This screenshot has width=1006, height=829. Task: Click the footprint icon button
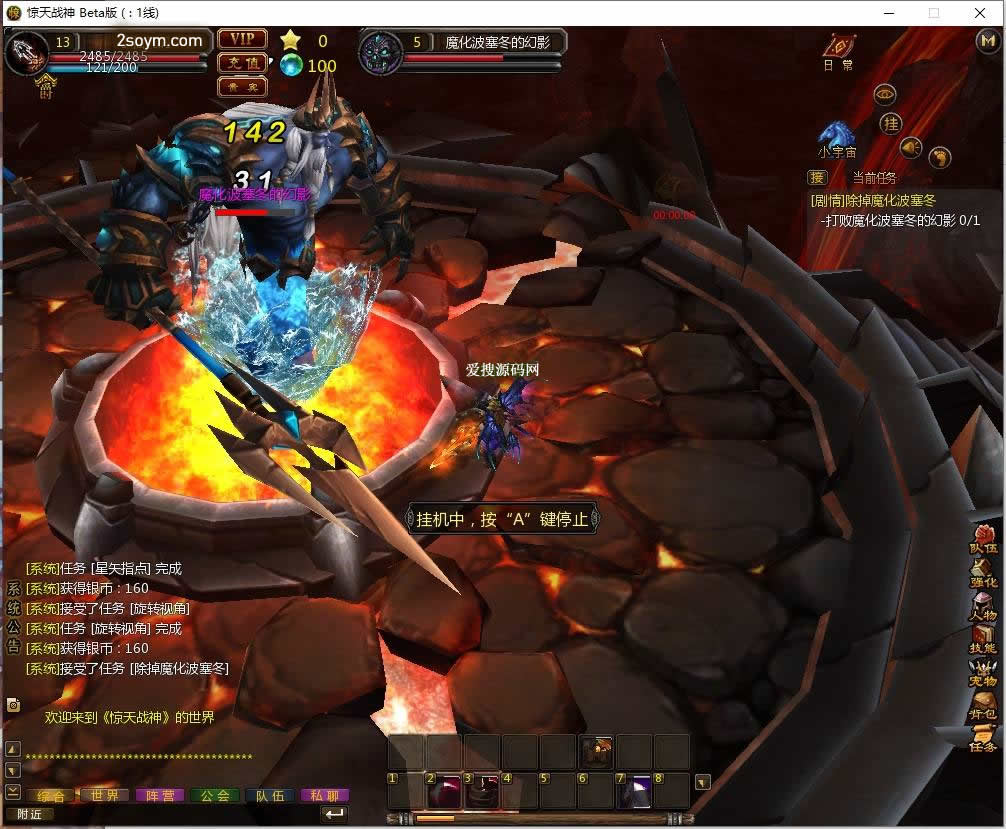pyautogui.click(x=939, y=157)
